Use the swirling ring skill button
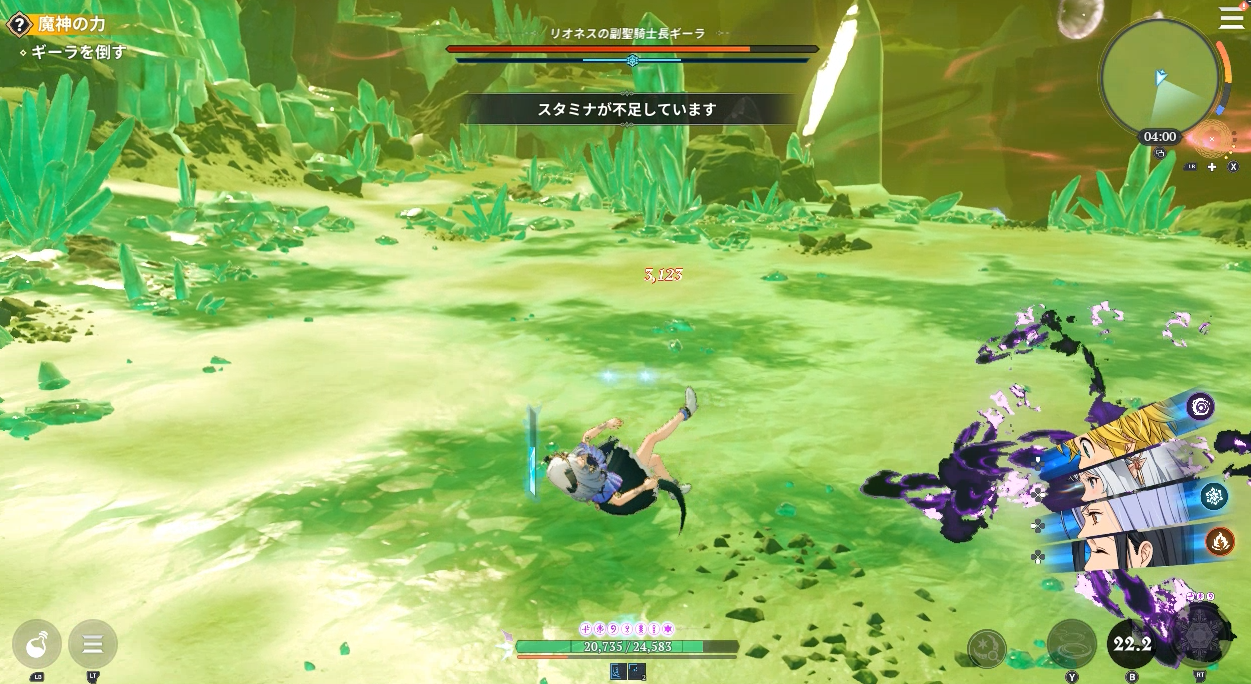 pyautogui.click(x=1071, y=644)
